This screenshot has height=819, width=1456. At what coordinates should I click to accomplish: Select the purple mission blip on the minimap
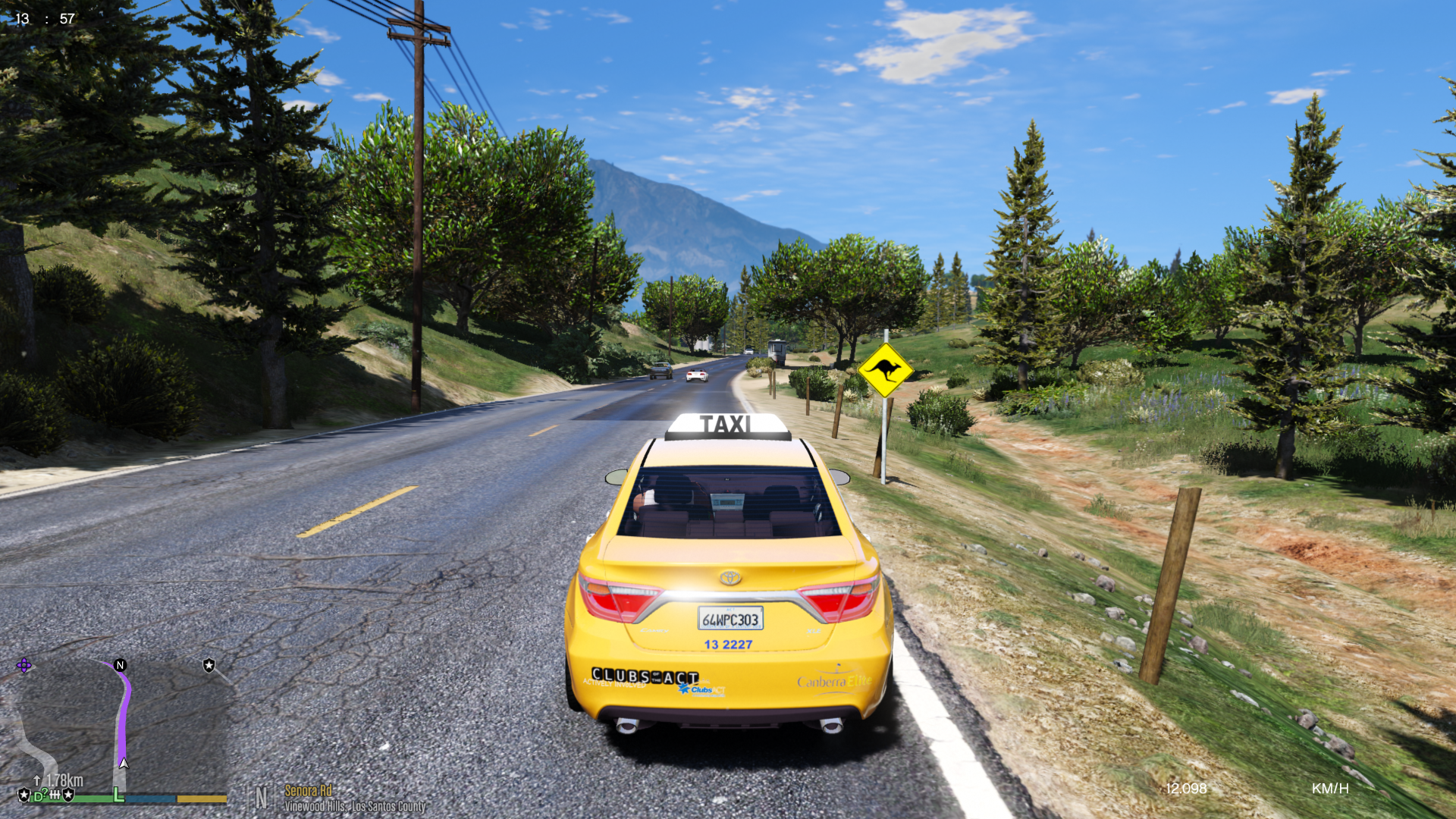tap(24, 666)
